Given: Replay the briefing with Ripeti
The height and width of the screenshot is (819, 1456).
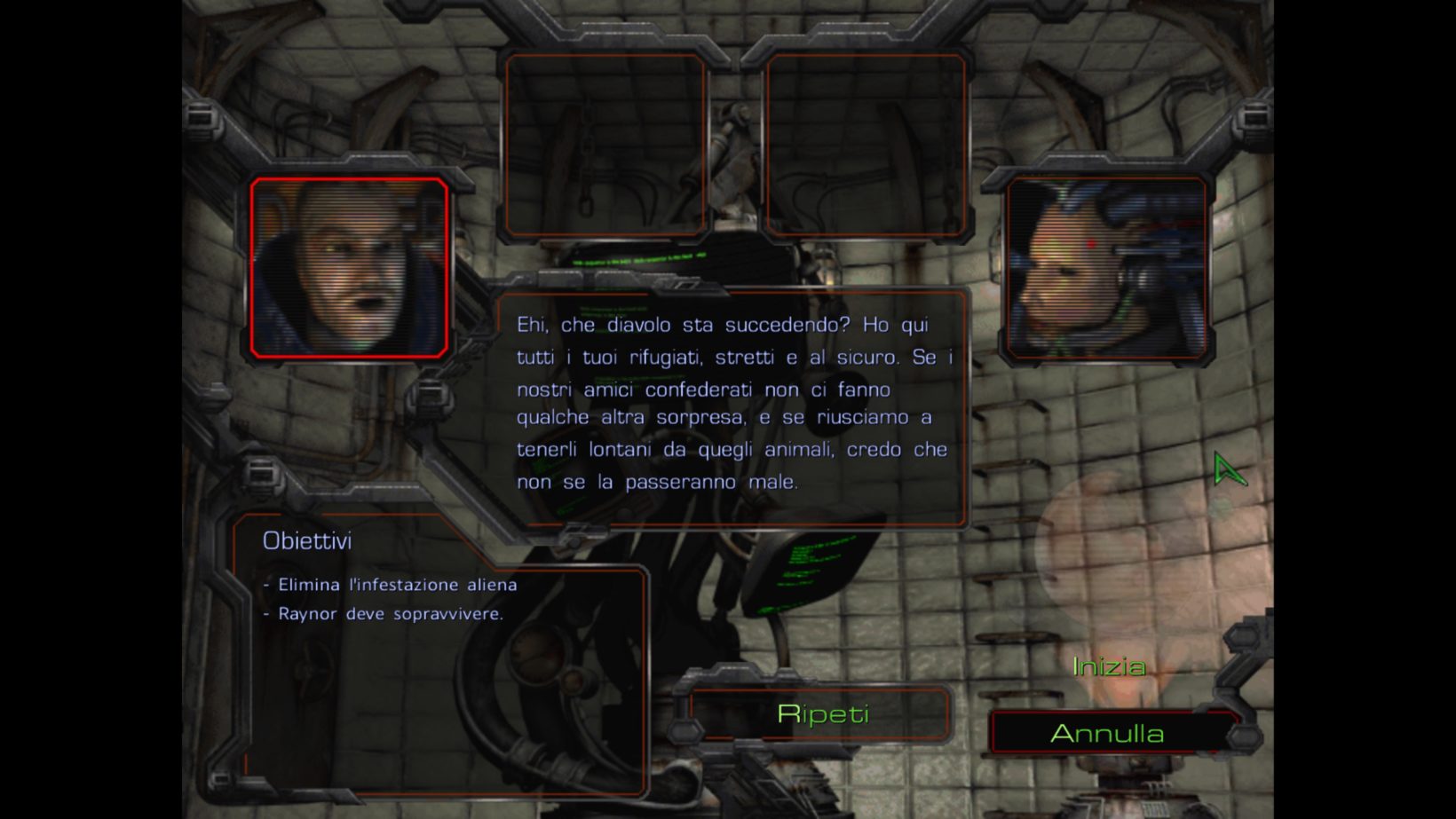Looking at the screenshot, I should click(x=822, y=714).
